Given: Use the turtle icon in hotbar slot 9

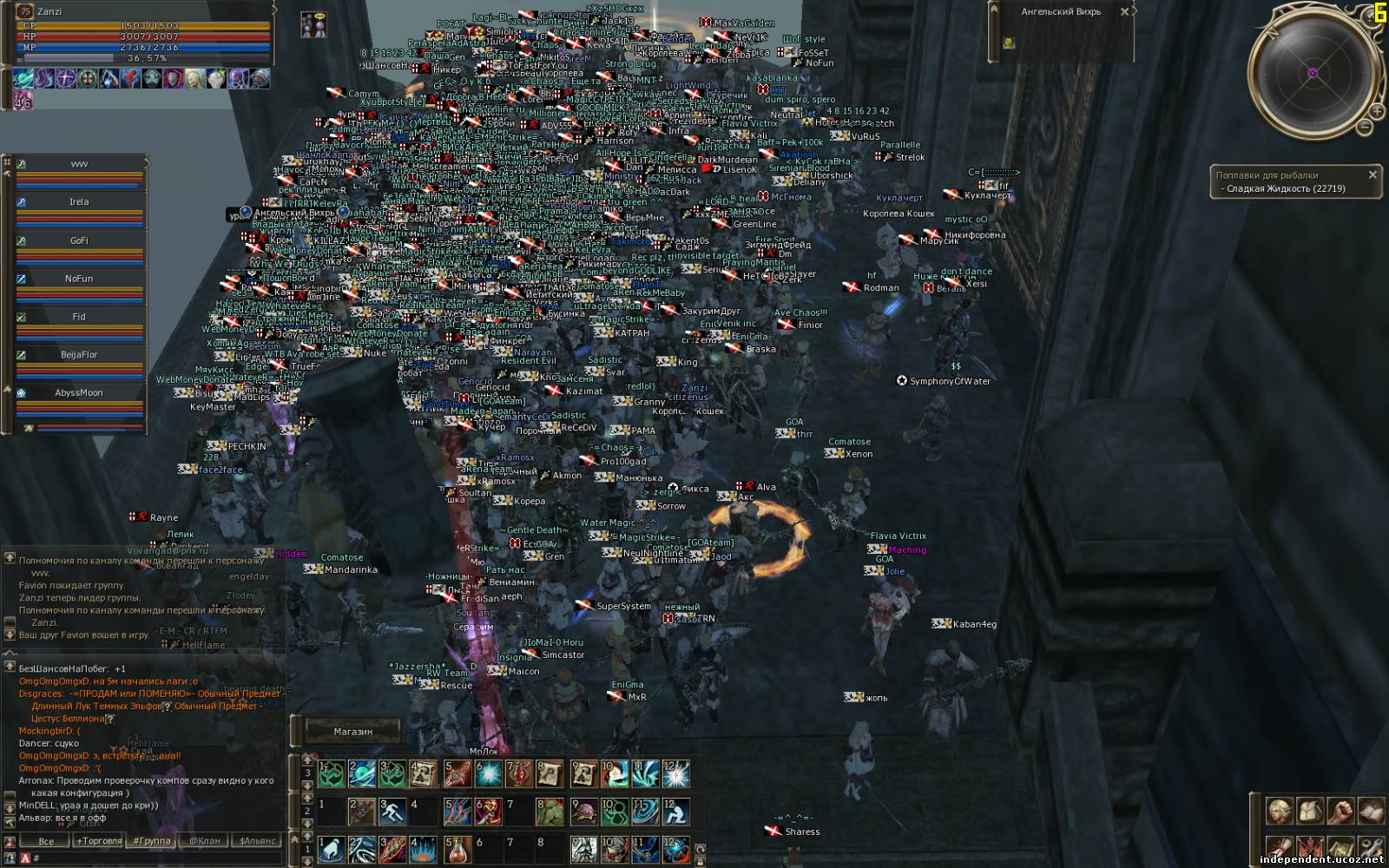Looking at the screenshot, I should click(x=584, y=812).
